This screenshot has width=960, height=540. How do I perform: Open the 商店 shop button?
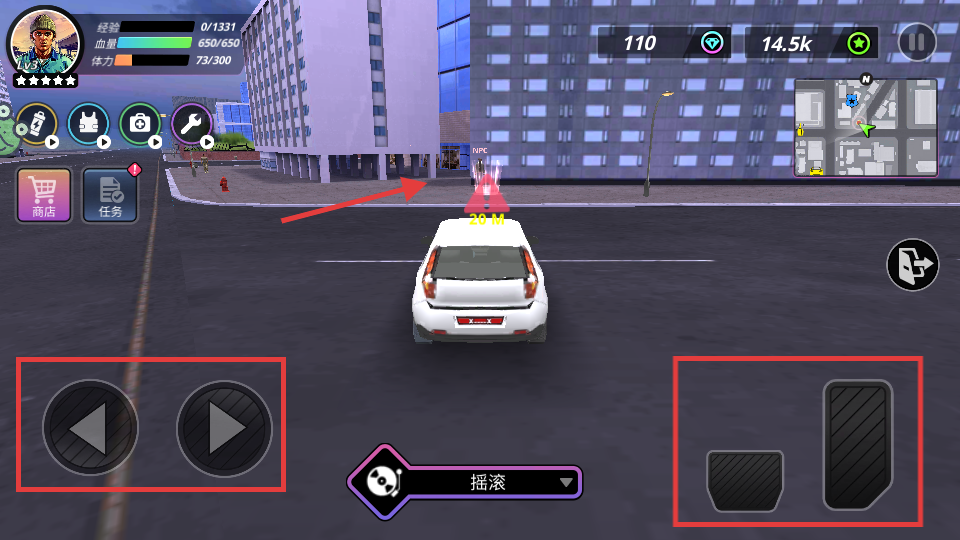click(x=44, y=193)
